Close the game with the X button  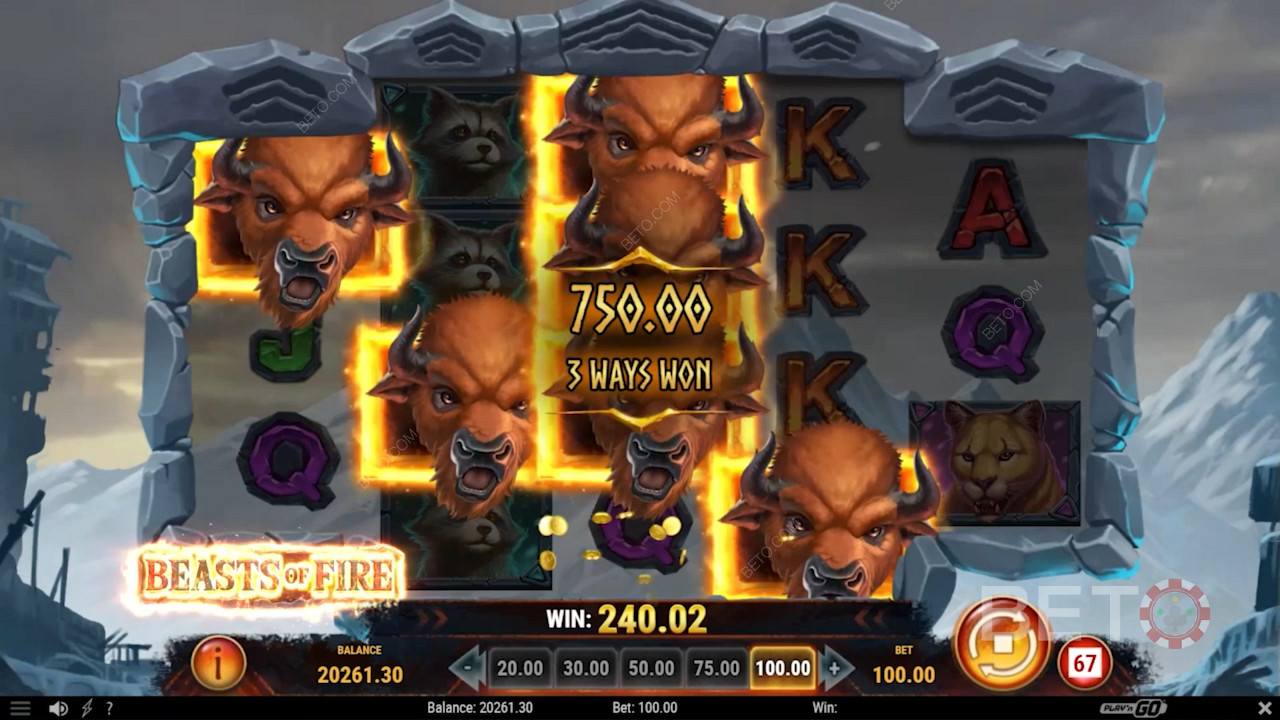tap(1261, 708)
